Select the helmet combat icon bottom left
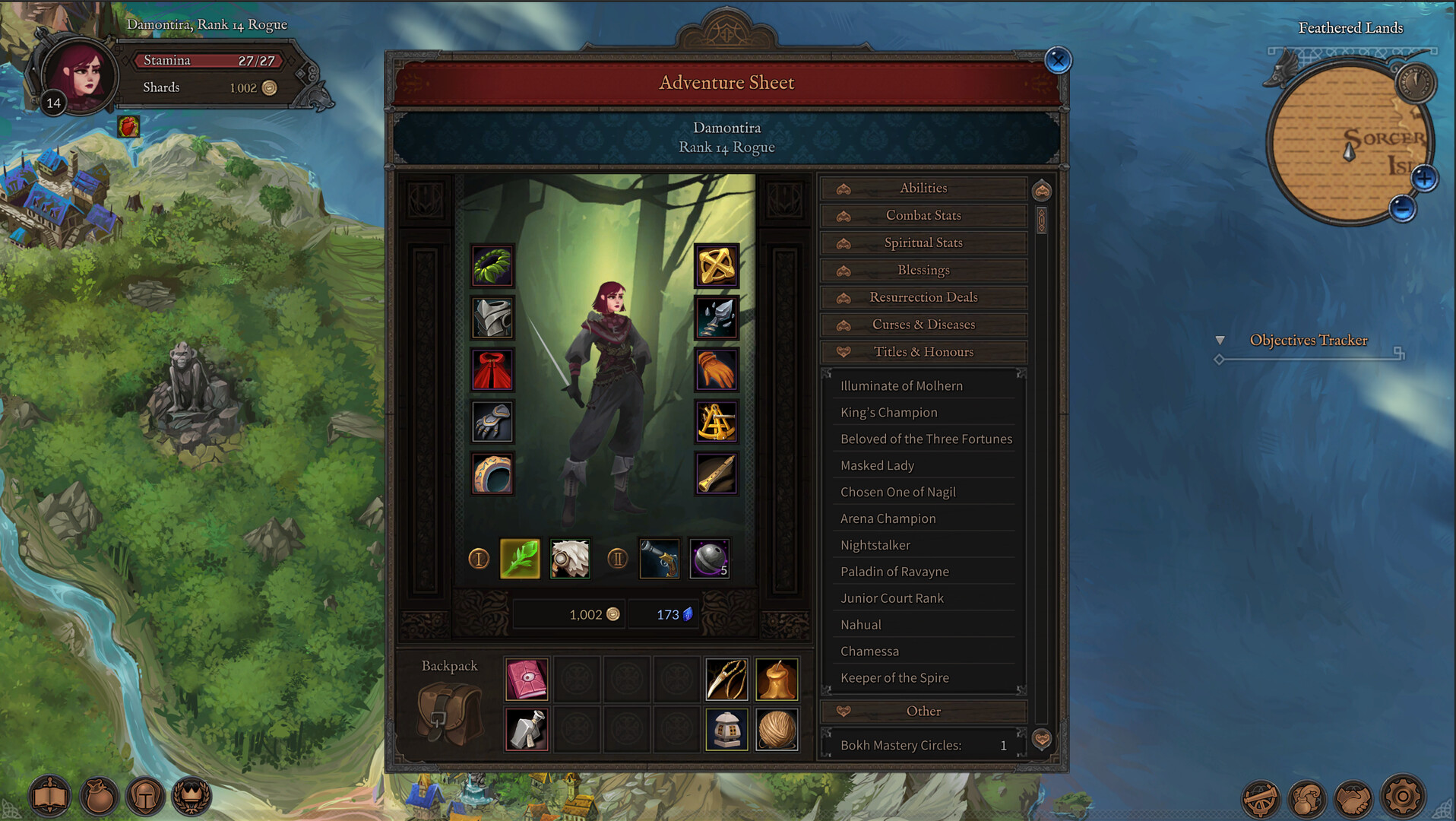The width and height of the screenshot is (1456, 821). (x=145, y=796)
